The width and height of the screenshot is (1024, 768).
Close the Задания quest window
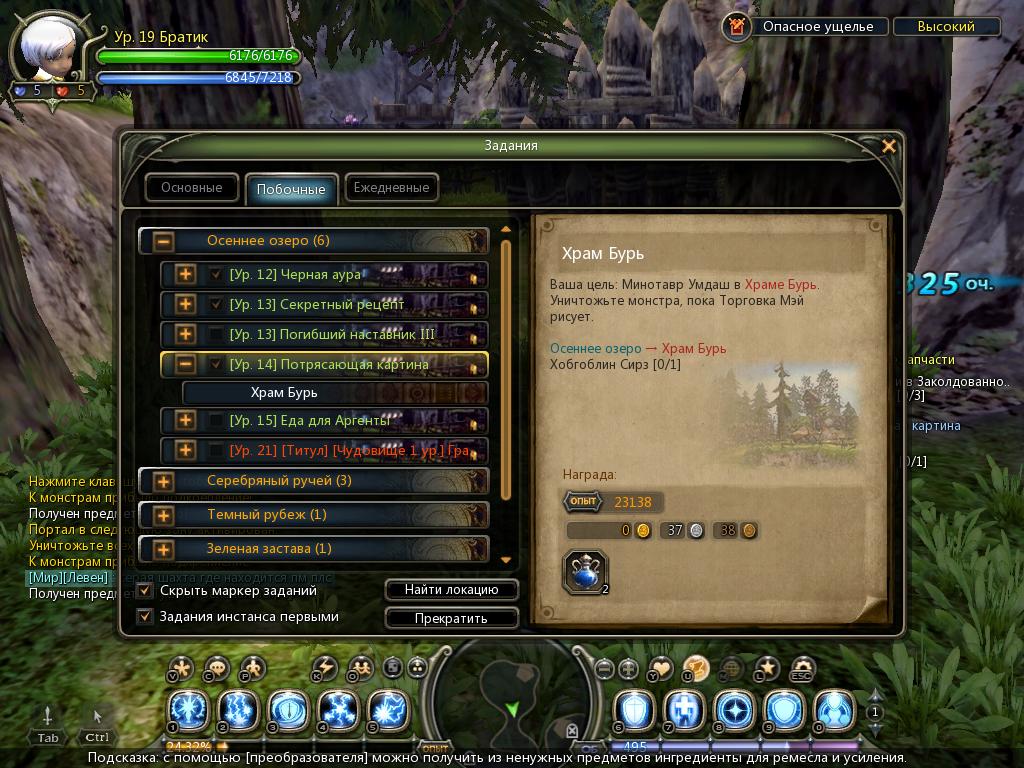click(888, 146)
